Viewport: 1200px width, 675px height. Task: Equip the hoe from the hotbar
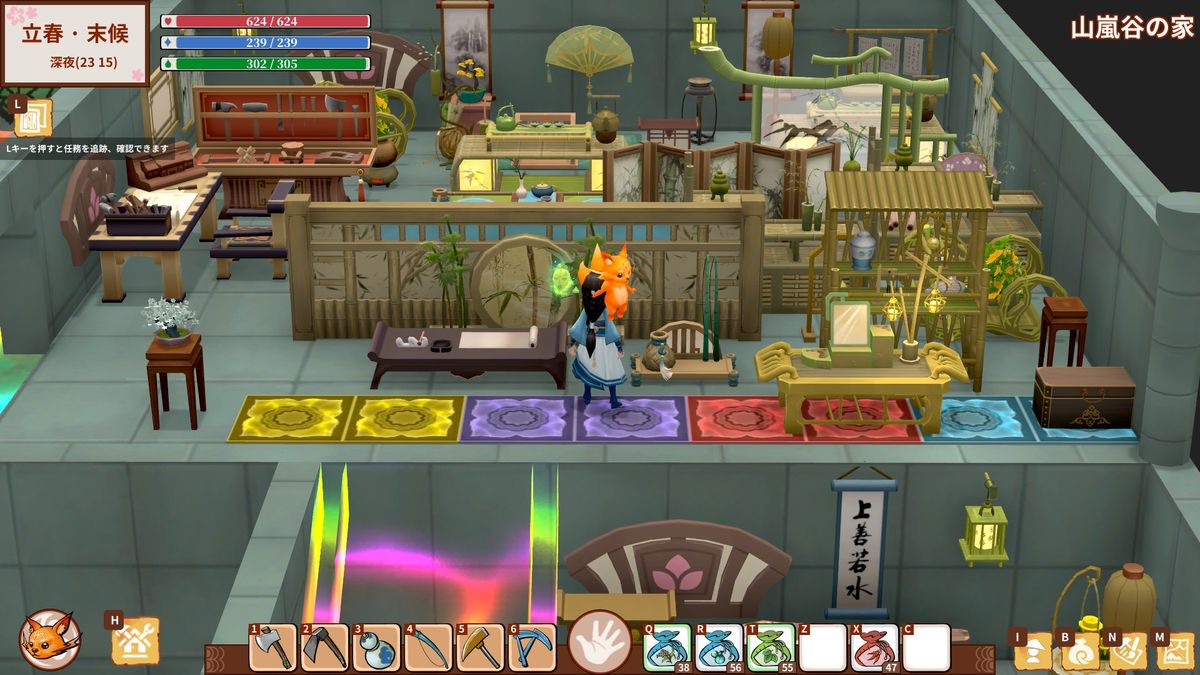coord(324,647)
